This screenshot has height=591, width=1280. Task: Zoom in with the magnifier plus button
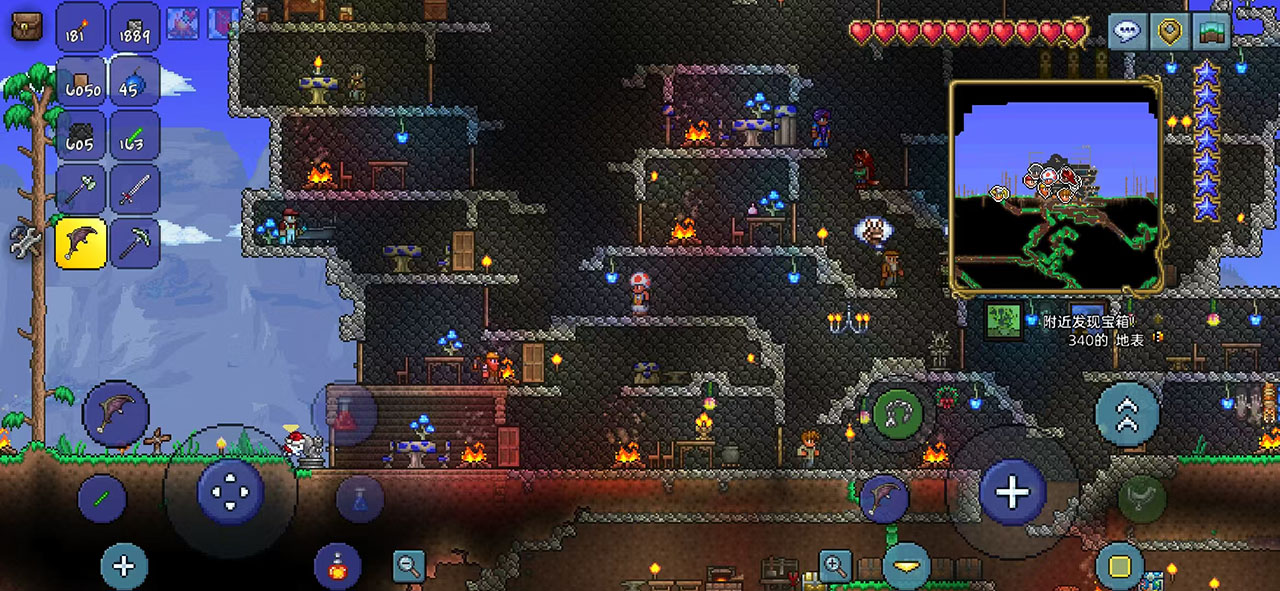(x=835, y=566)
